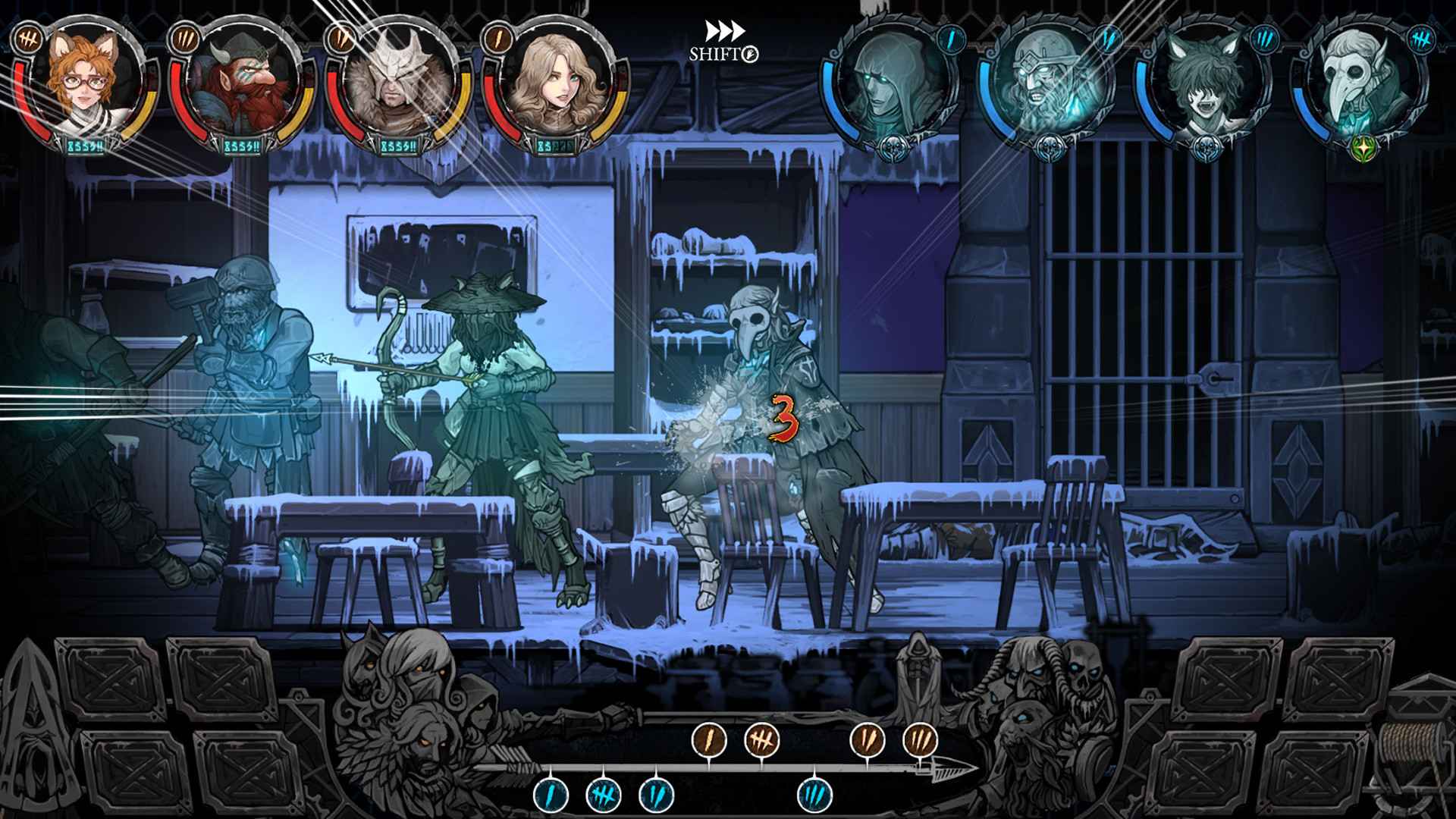This screenshot has width=1456, height=819.
Task: Click the single-slash badge on the blonde heroine's portrait
Action: (x=497, y=40)
